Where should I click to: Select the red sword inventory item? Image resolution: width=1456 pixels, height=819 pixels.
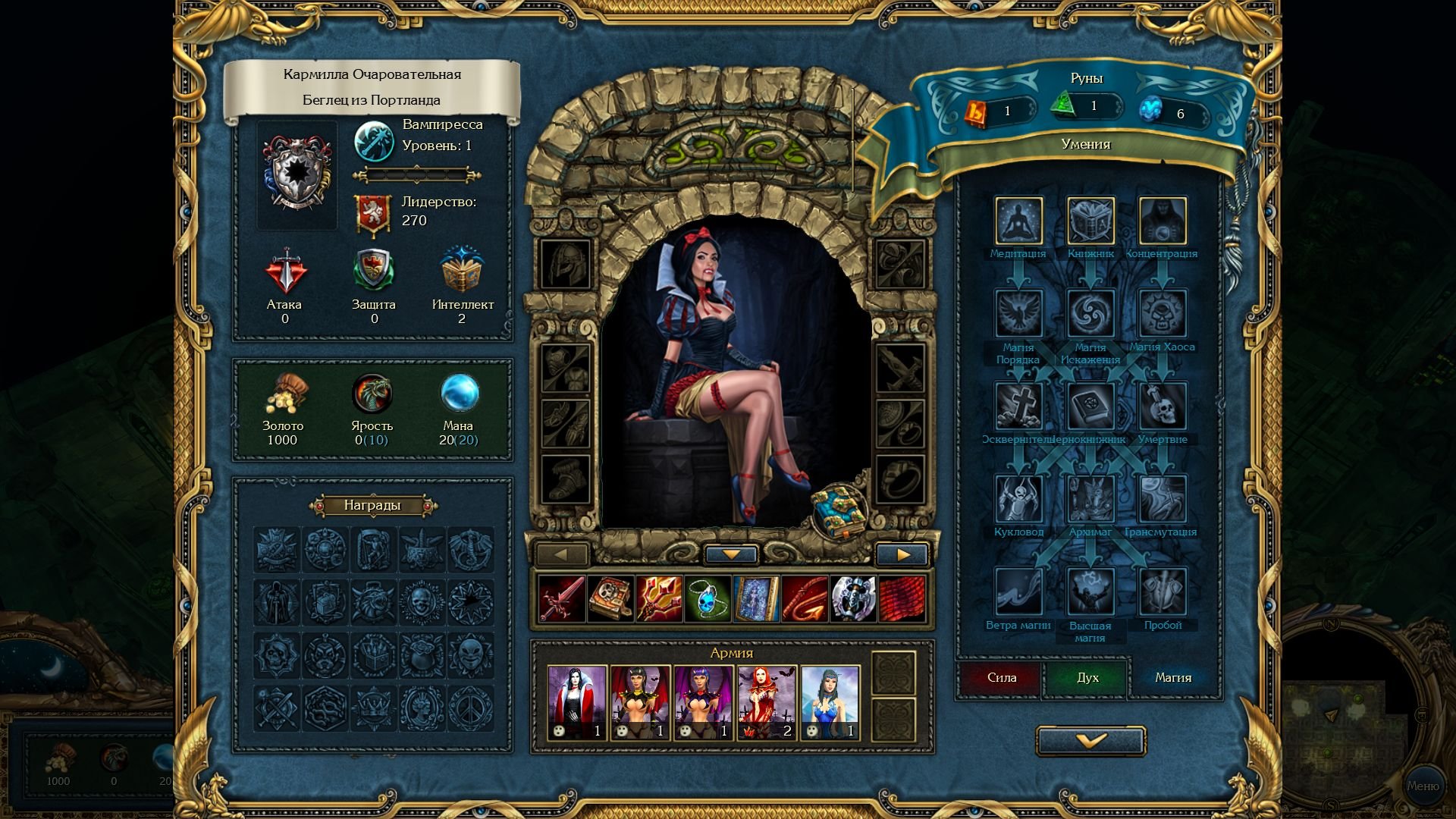[562, 598]
